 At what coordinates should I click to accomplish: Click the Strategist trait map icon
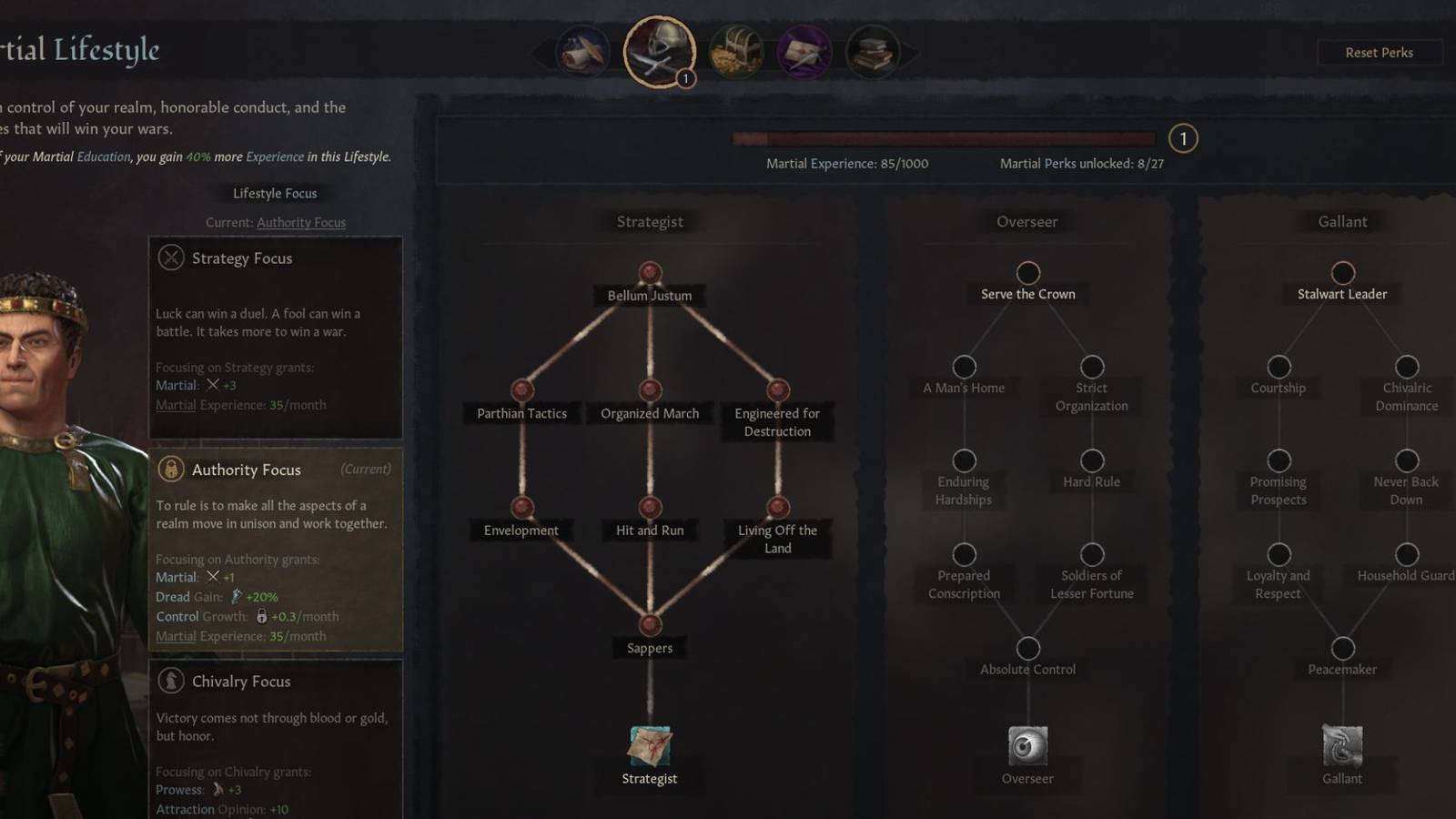point(649,743)
